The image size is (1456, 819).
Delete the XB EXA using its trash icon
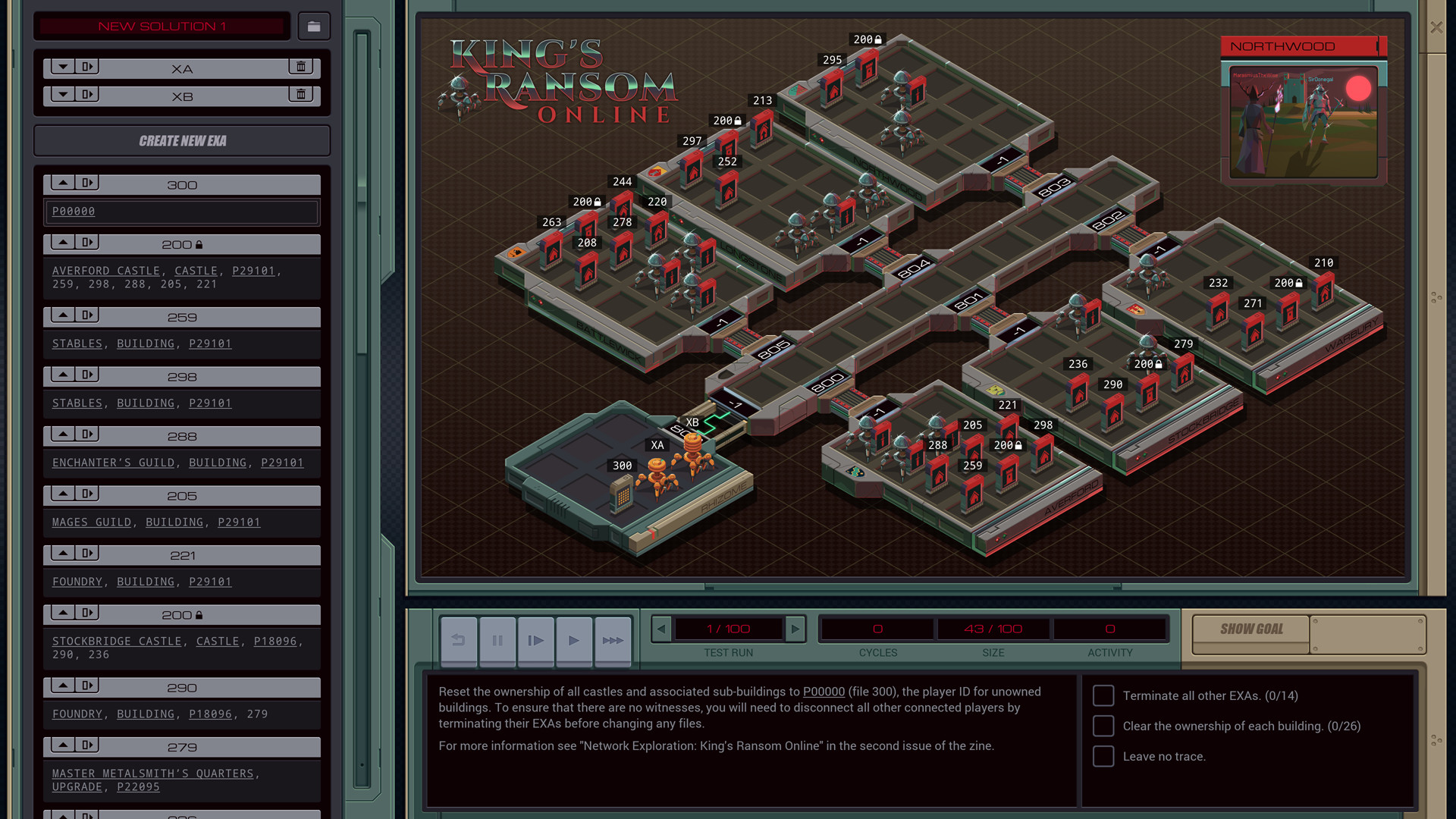[301, 94]
